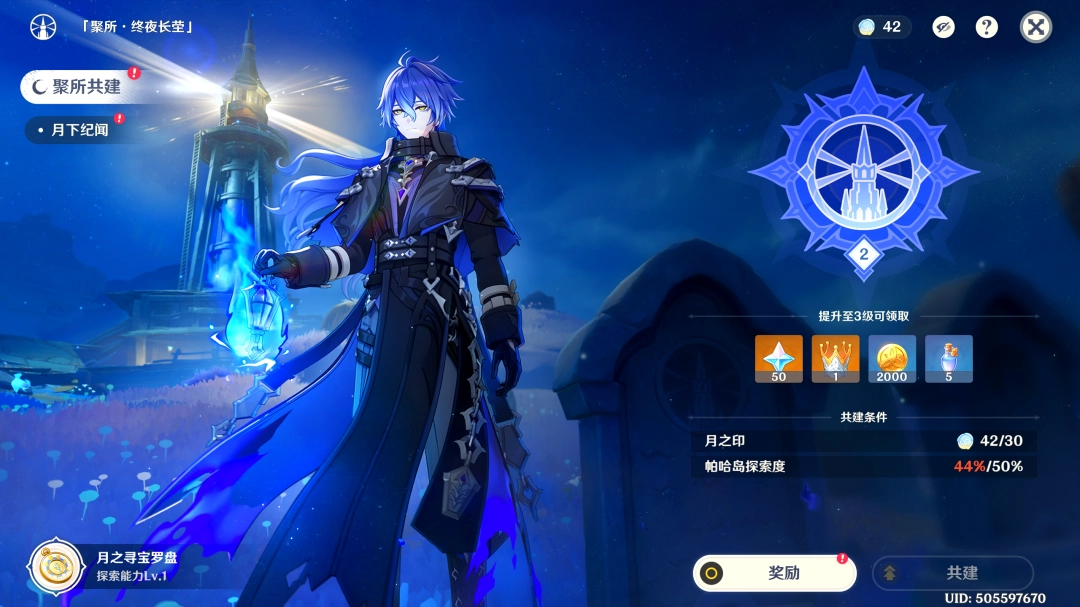
Task: Click the lighthouse icon beside the title
Action: coord(43,27)
